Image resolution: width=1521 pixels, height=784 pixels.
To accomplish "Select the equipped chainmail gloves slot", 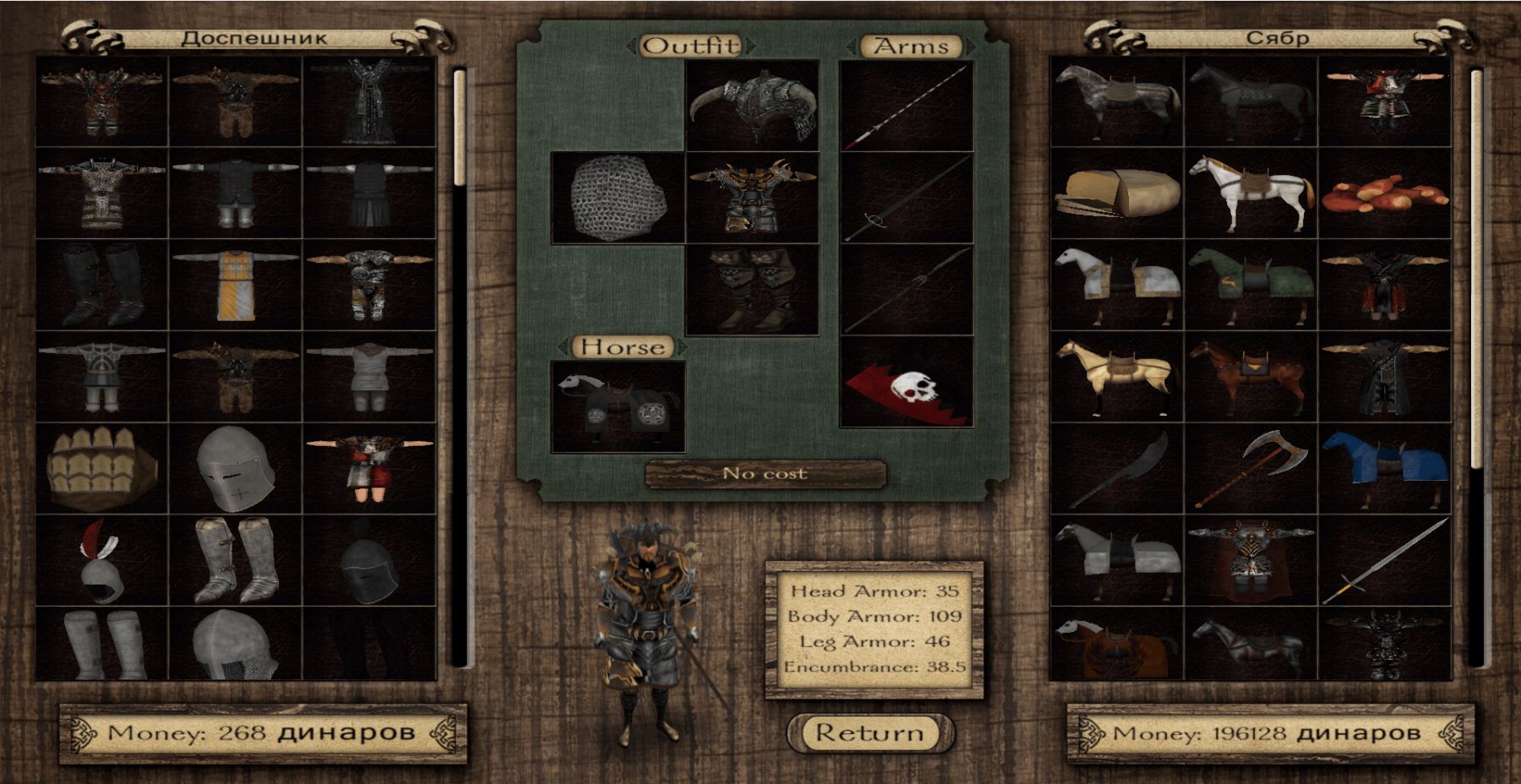I will [x=618, y=199].
